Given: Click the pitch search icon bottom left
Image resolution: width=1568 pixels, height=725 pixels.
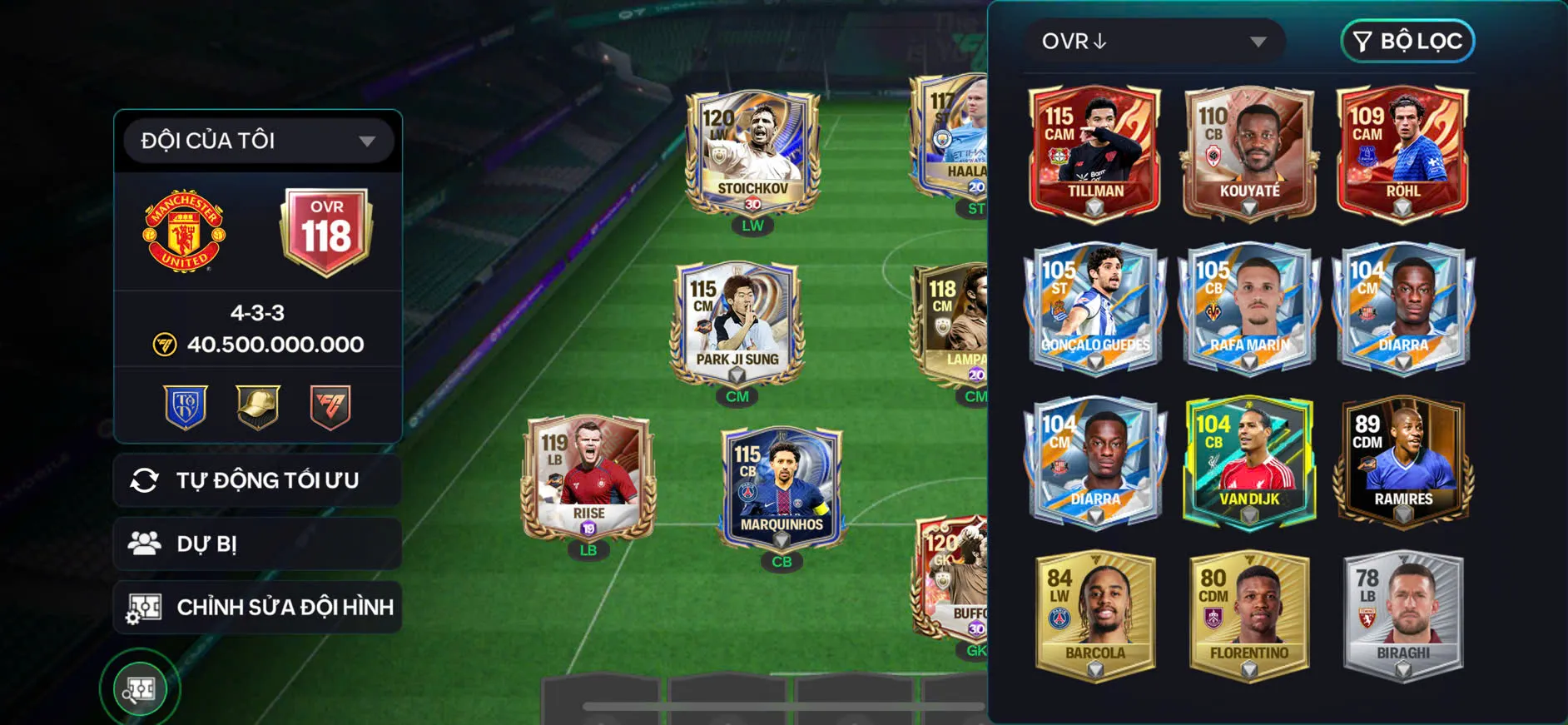Looking at the screenshot, I should click(142, 688).
